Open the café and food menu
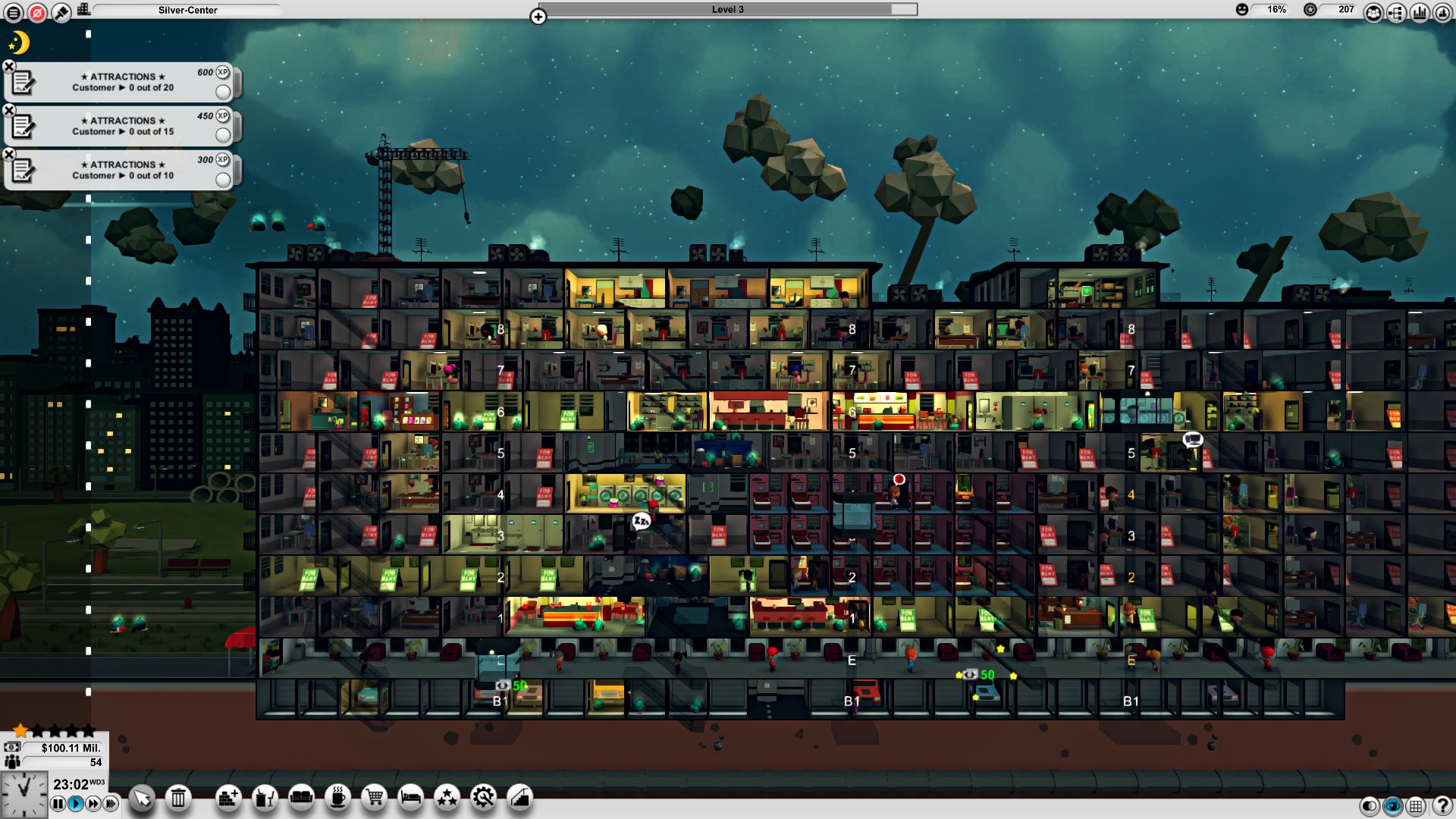The height and width of the screenshot is (819, 1456). [338, 798]
